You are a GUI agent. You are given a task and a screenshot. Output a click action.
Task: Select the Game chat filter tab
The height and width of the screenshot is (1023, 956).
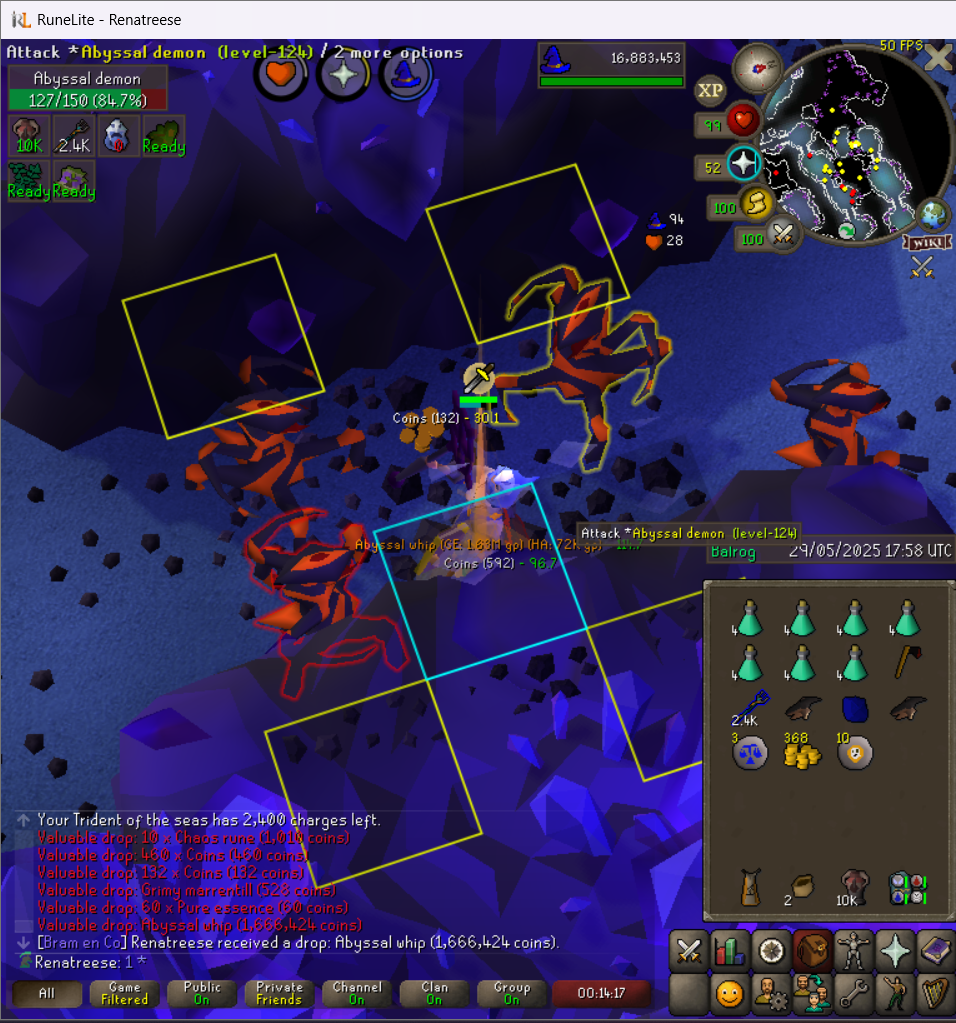tap(124, 993)
